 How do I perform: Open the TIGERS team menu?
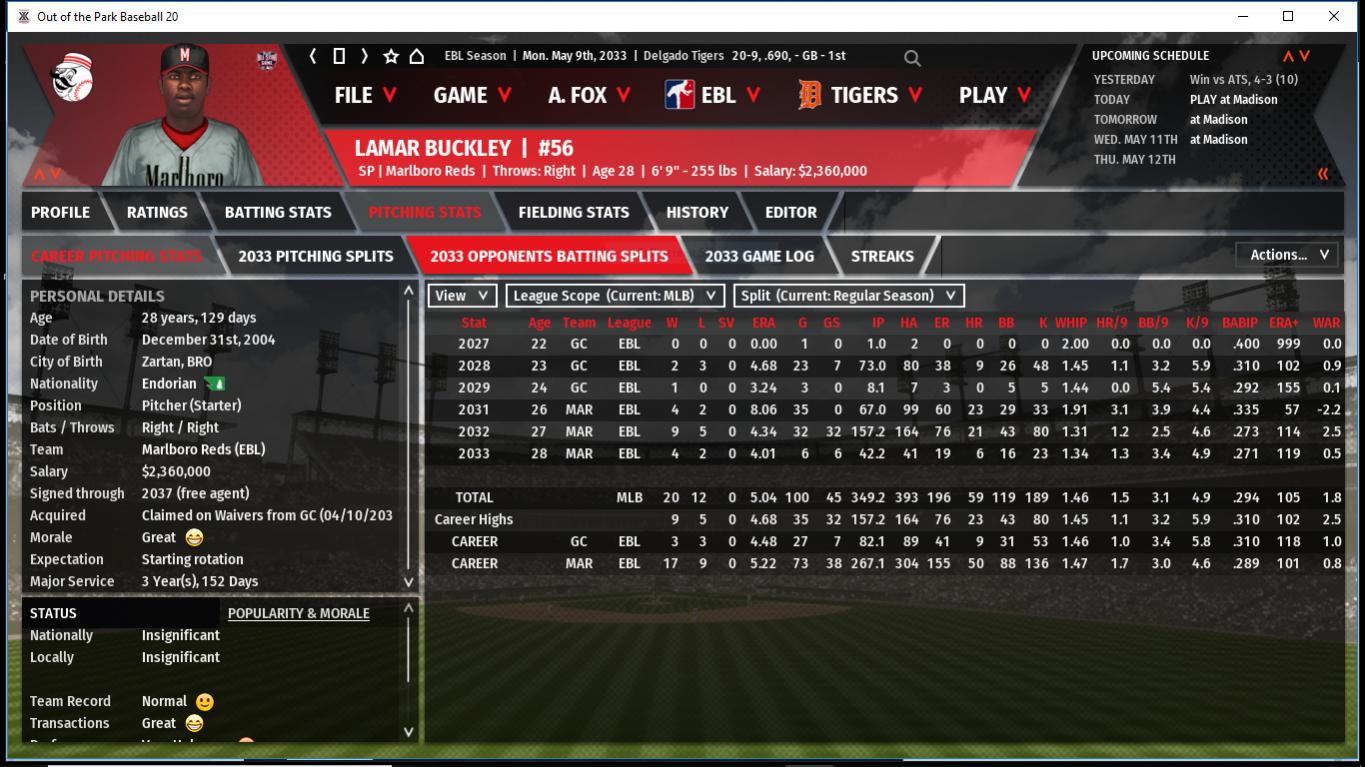(x=860, y=95)
